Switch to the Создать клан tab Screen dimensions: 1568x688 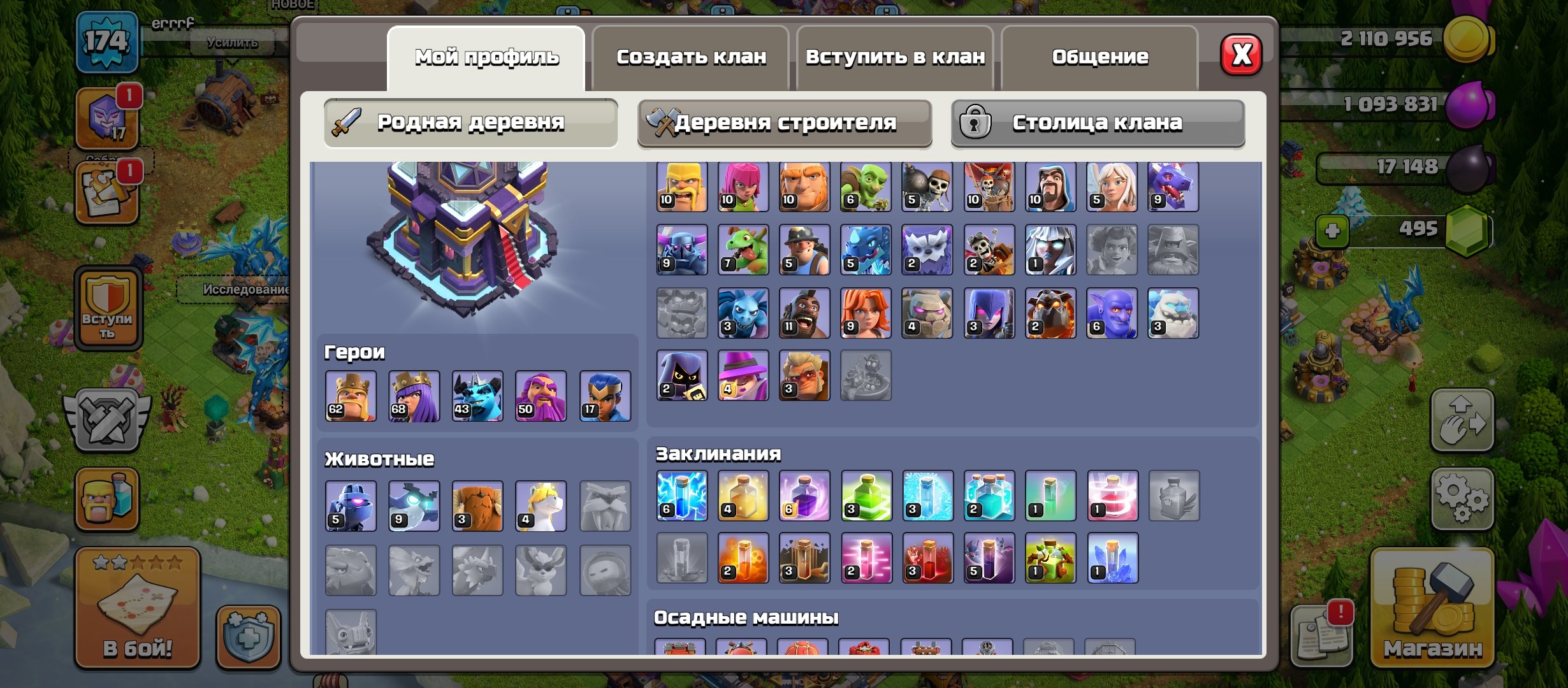pos(692,57)
